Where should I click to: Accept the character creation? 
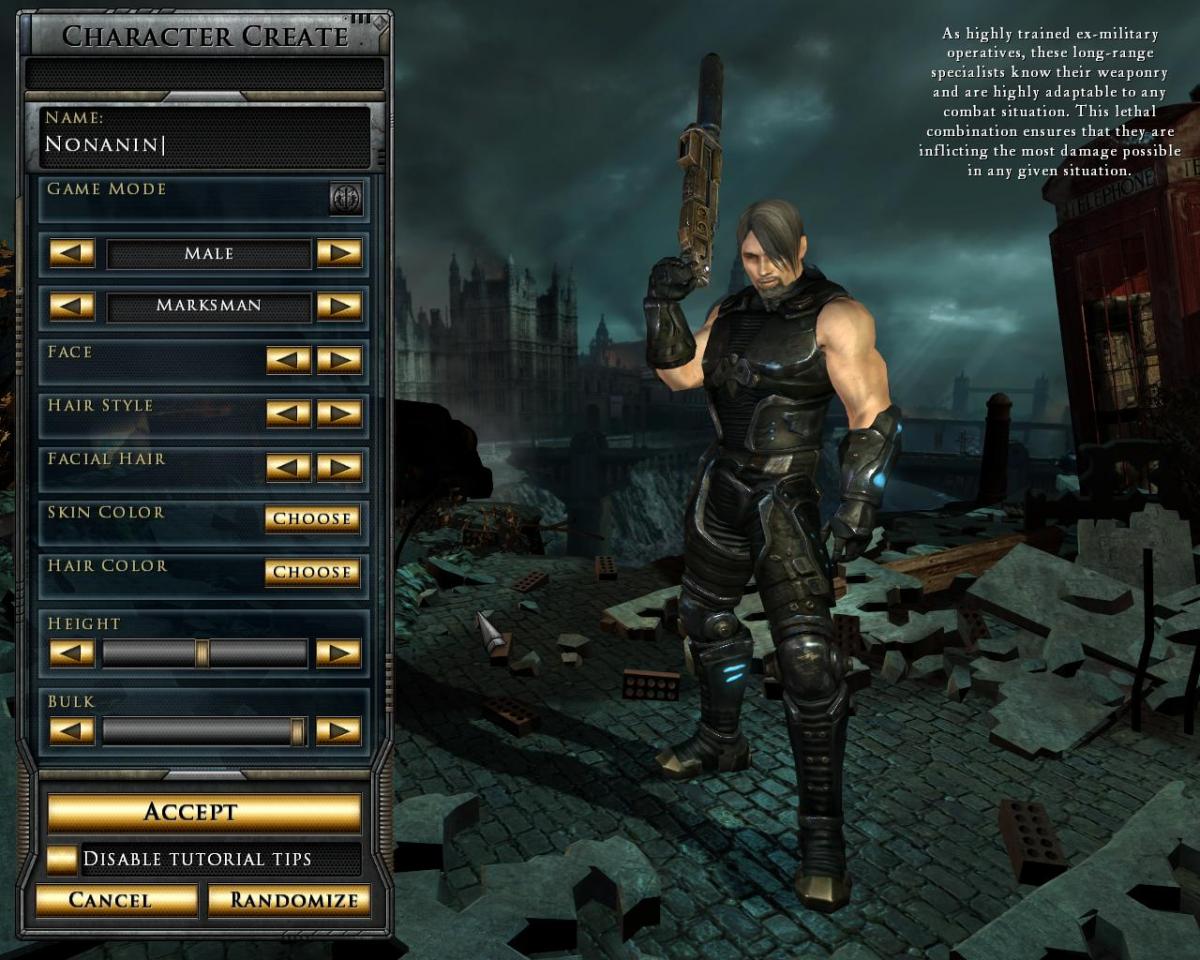coord(204,811)
